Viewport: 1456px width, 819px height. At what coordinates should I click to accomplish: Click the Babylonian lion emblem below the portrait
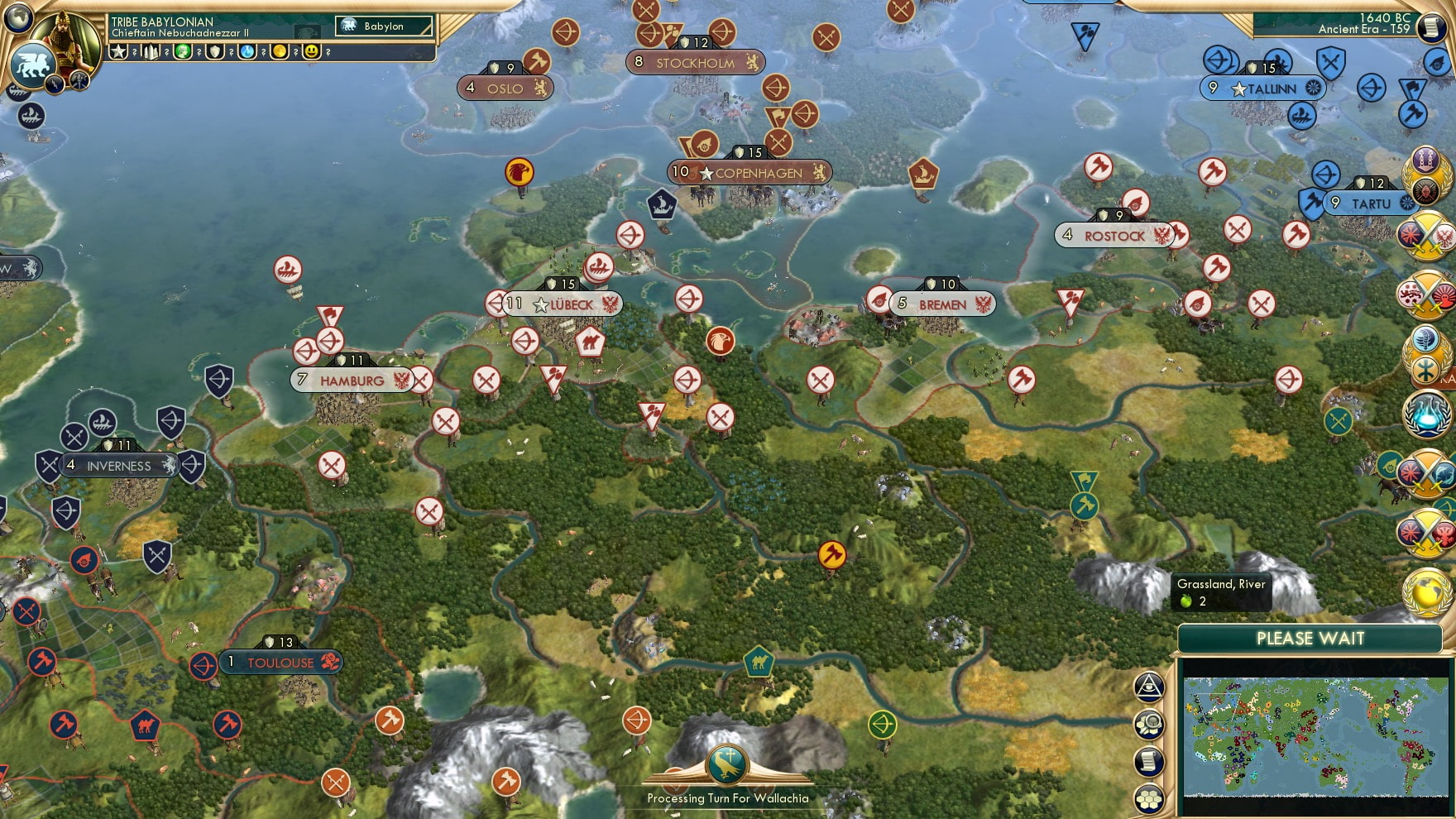click(x=33, y=66)
